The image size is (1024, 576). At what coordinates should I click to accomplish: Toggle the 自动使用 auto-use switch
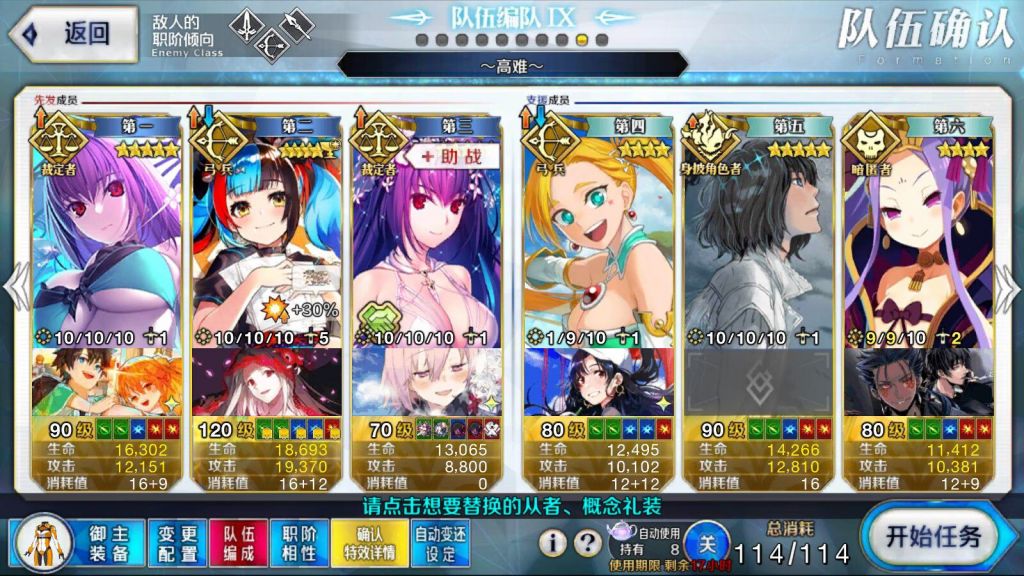[707, 543]
